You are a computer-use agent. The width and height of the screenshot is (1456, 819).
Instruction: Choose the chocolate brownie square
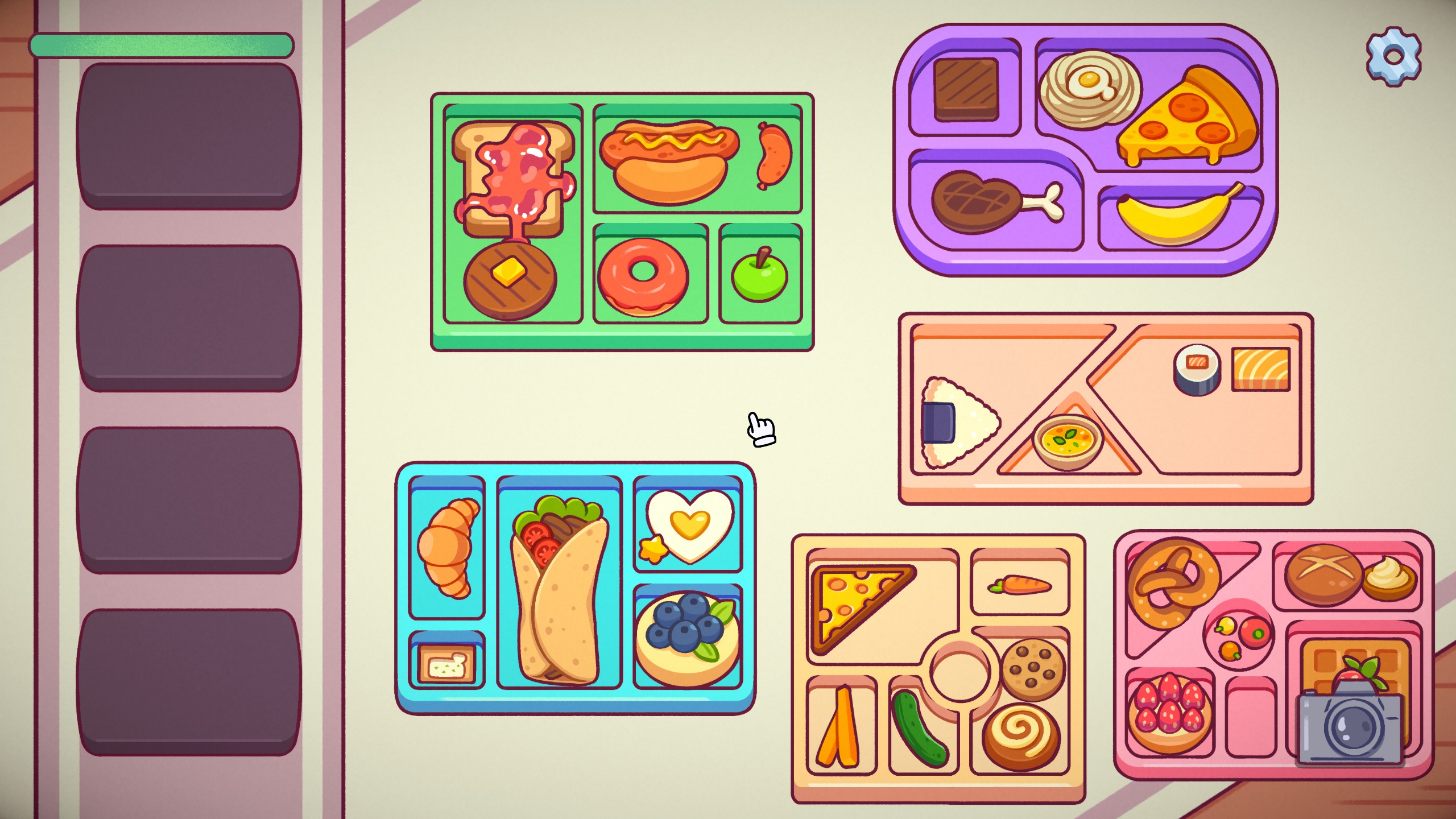click(x=966, y=89)
